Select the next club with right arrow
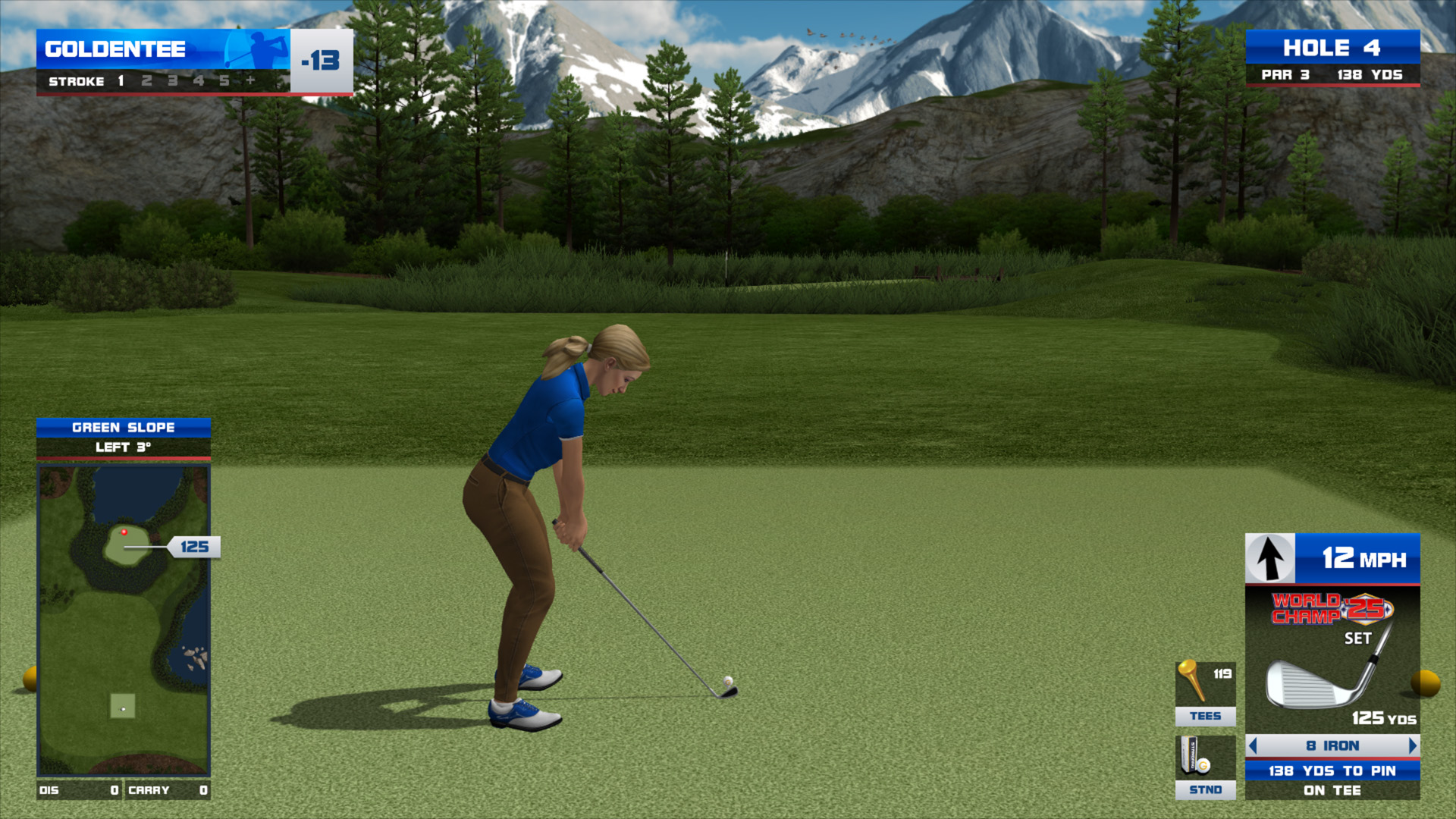The width and height of the screenshot is (1456, 819). pos(1412,746)
